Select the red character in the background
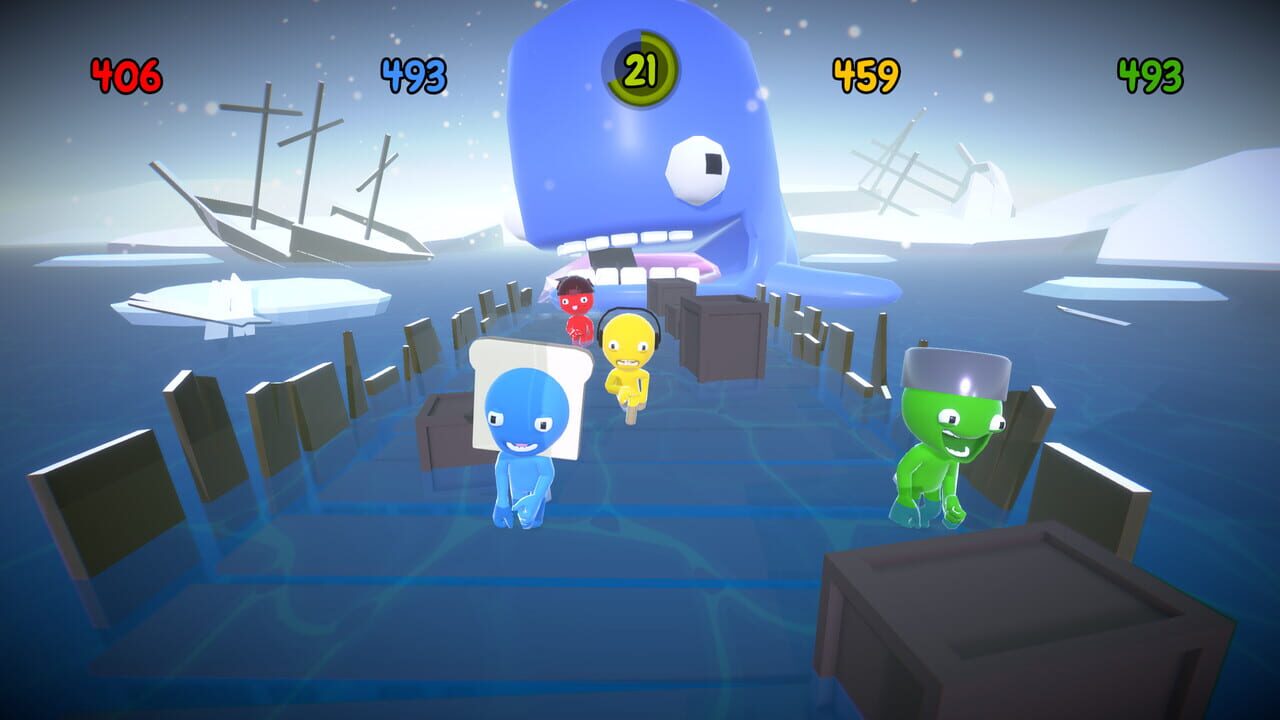The width and height of the screenshot is (1280, 720). click(575, 305)
